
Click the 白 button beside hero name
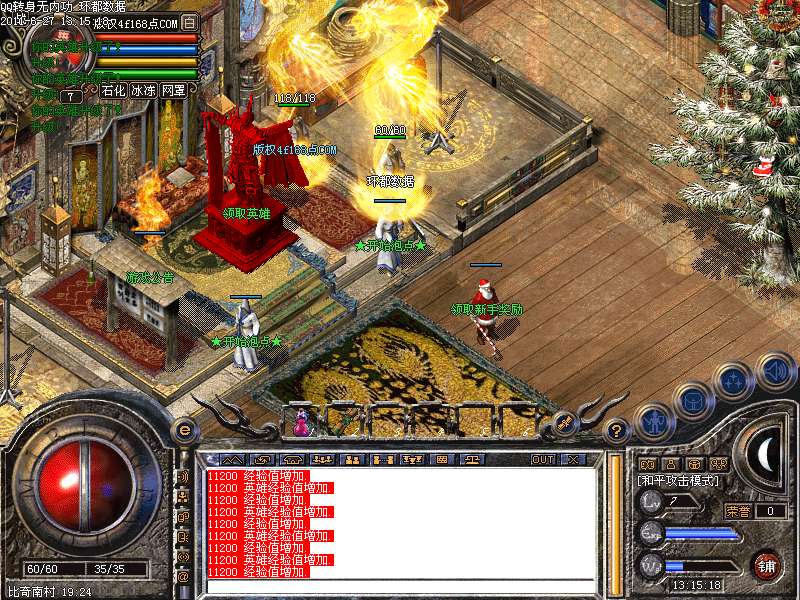click(190, 22)
